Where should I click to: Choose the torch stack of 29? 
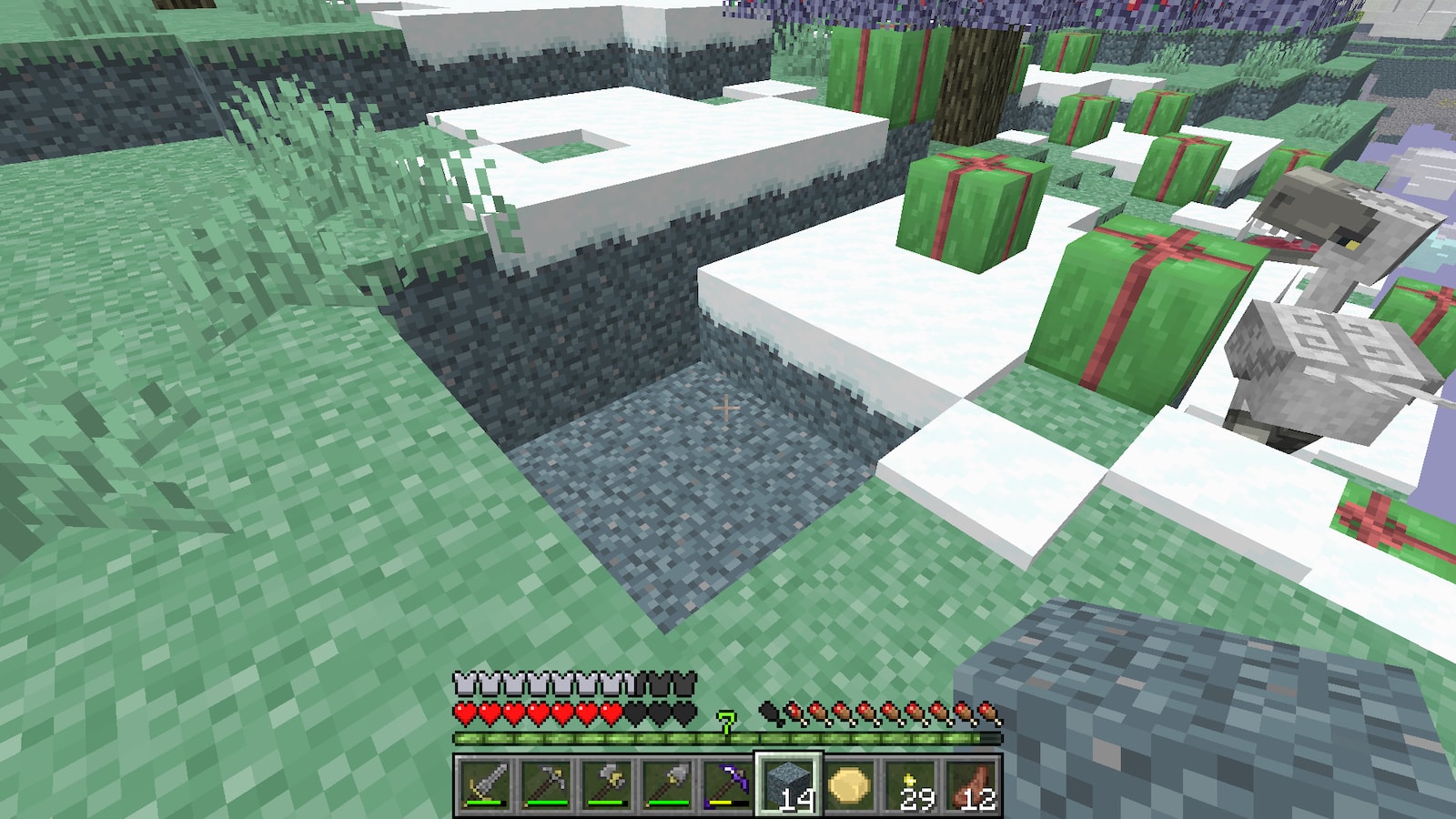911,784
